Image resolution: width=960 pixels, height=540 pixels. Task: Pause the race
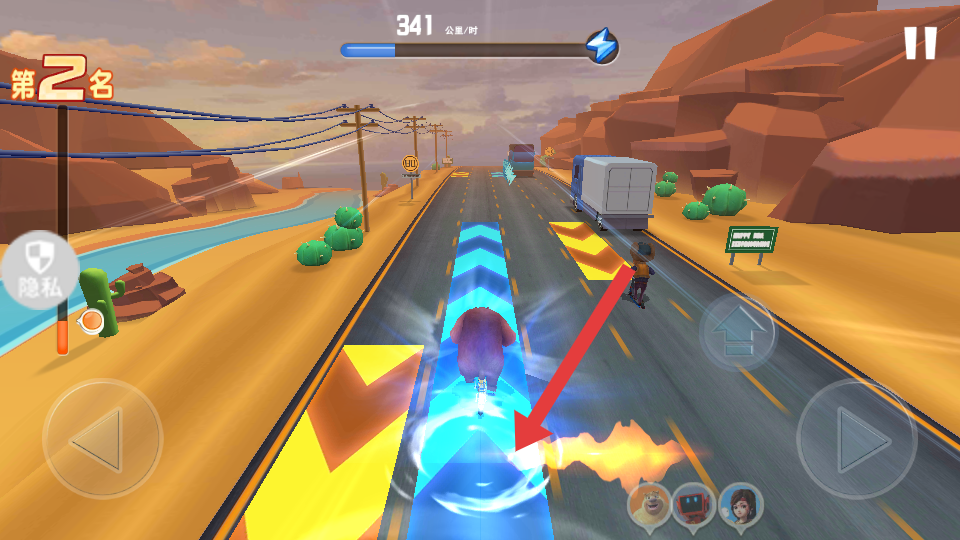point(920,43)
